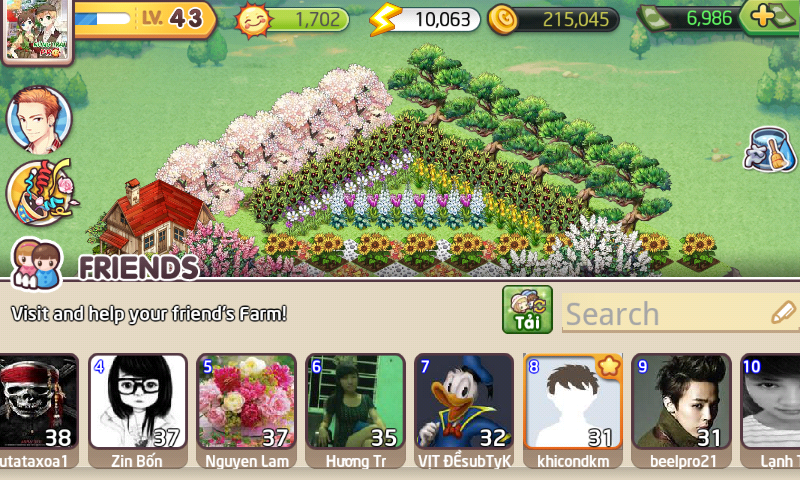Open the gift basket event icon

pyautogui.click(x=39, y=190)
